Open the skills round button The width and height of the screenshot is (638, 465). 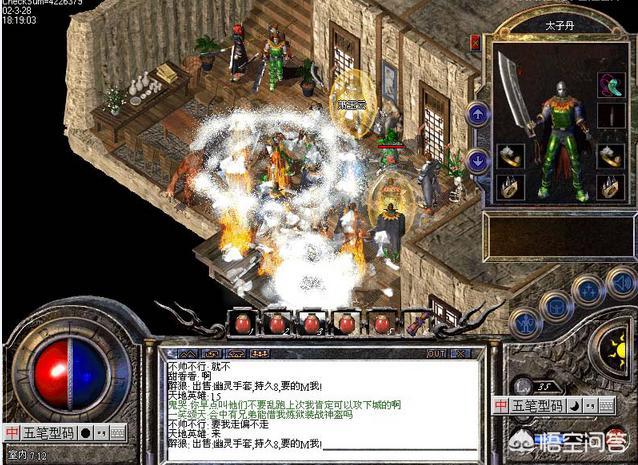tap(590, 290)
